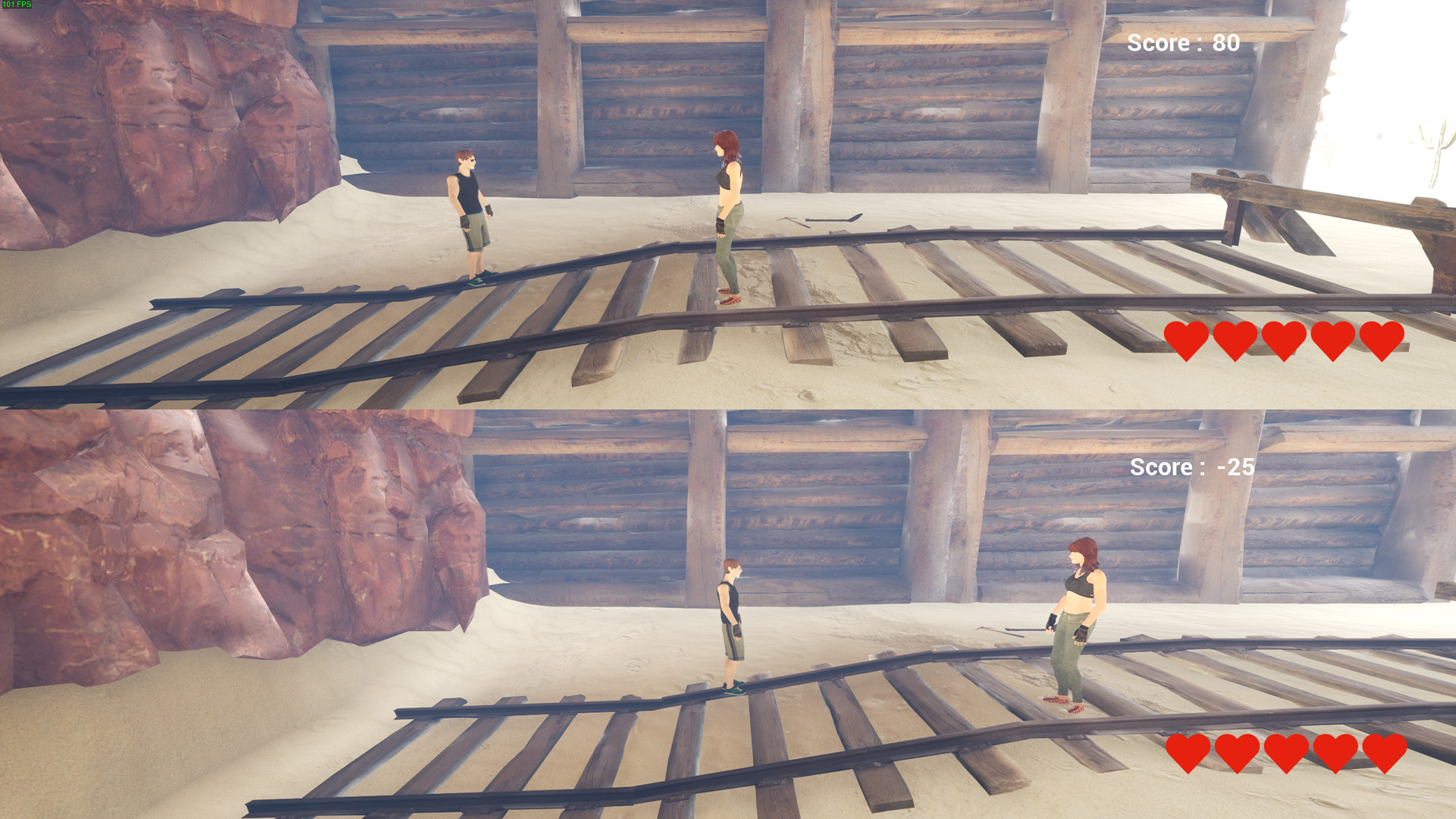Click the first heart in top player's health bar
The width and height of the screenshot is (1456, 819).
click(1187, 341)
